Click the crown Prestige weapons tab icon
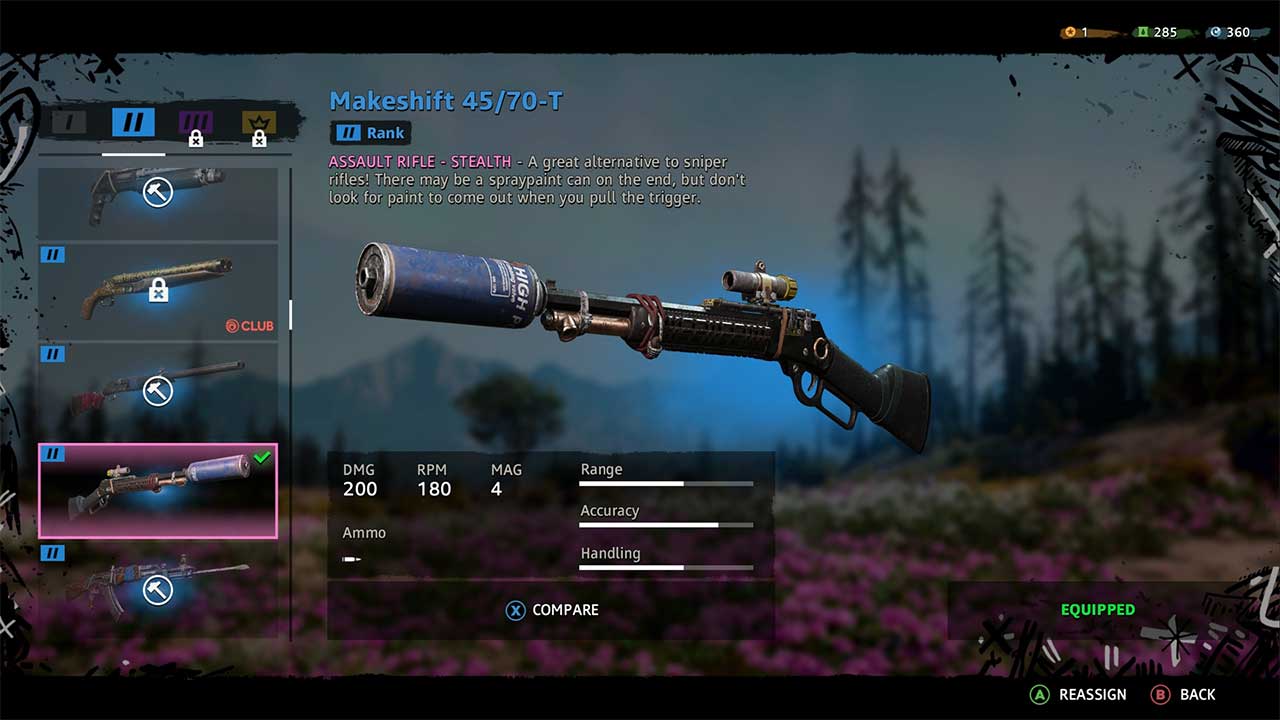The image size is (1280, 720). (x=259, y=121)
